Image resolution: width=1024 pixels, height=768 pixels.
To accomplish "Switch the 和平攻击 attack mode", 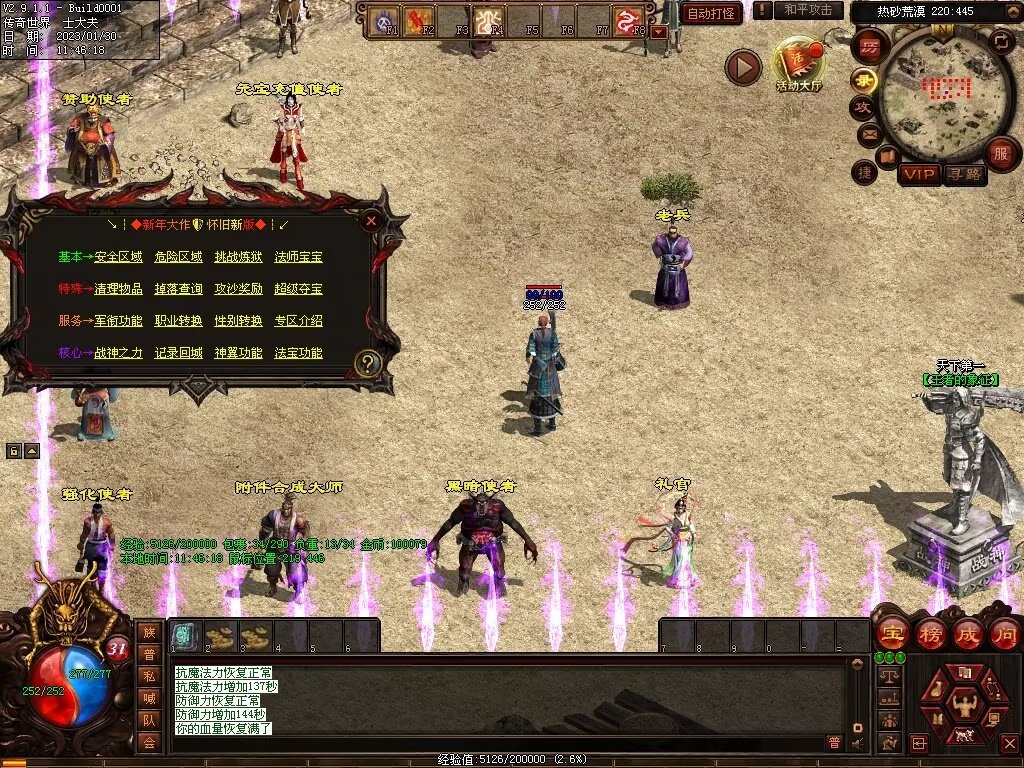I will [808, 10].
